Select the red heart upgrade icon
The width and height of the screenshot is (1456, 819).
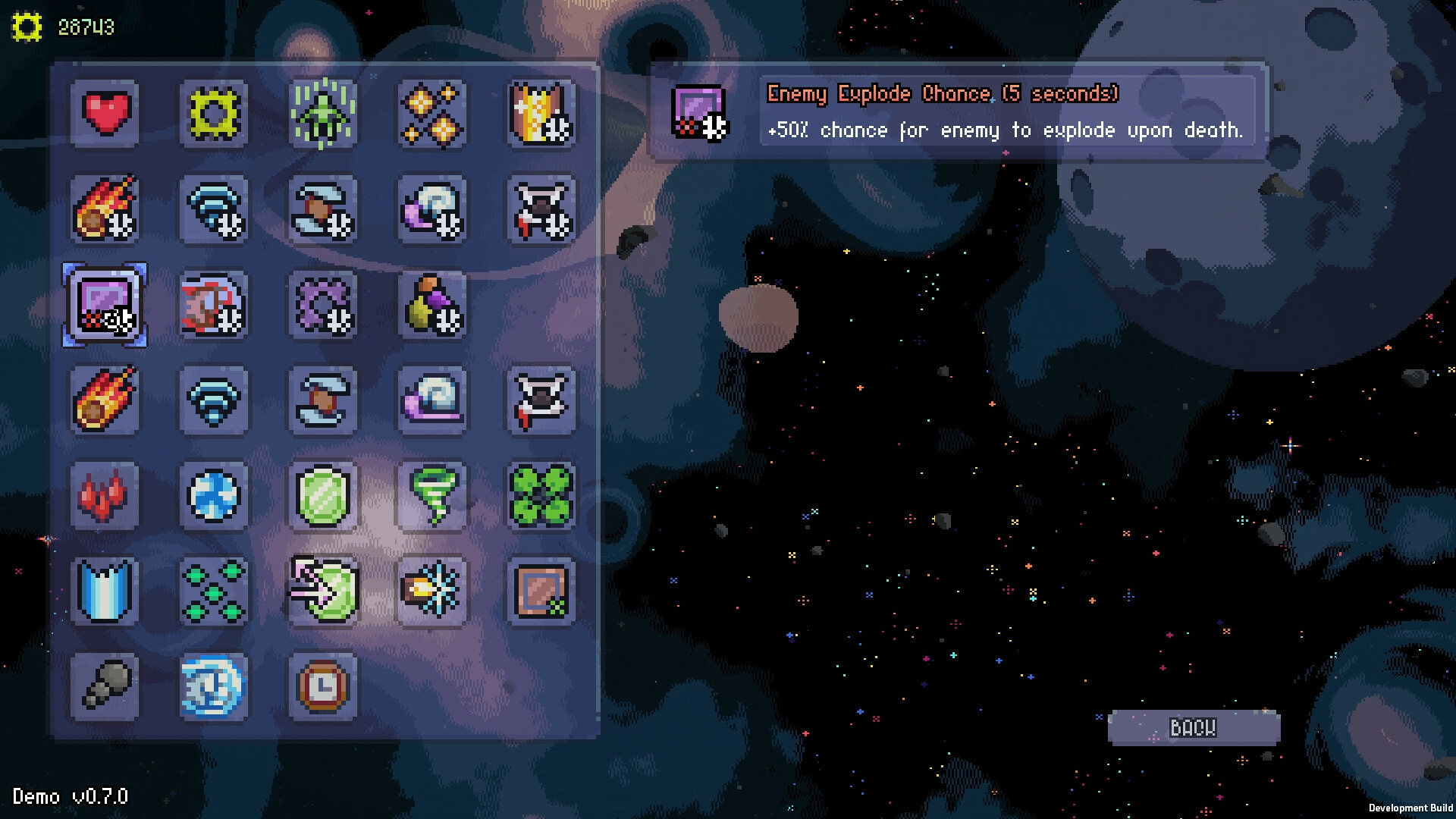pyautogui.click(x=105, y=114)
